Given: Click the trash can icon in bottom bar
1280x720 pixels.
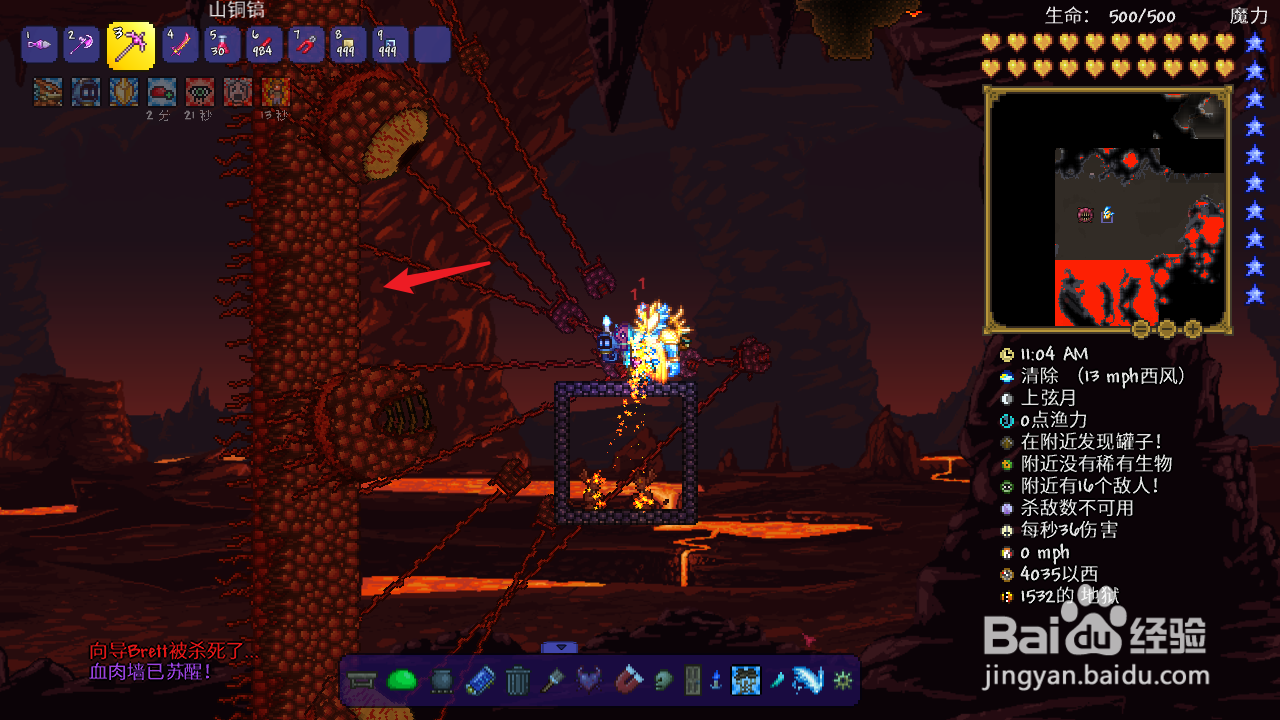Looking at the screenshot, I should 517,682.
